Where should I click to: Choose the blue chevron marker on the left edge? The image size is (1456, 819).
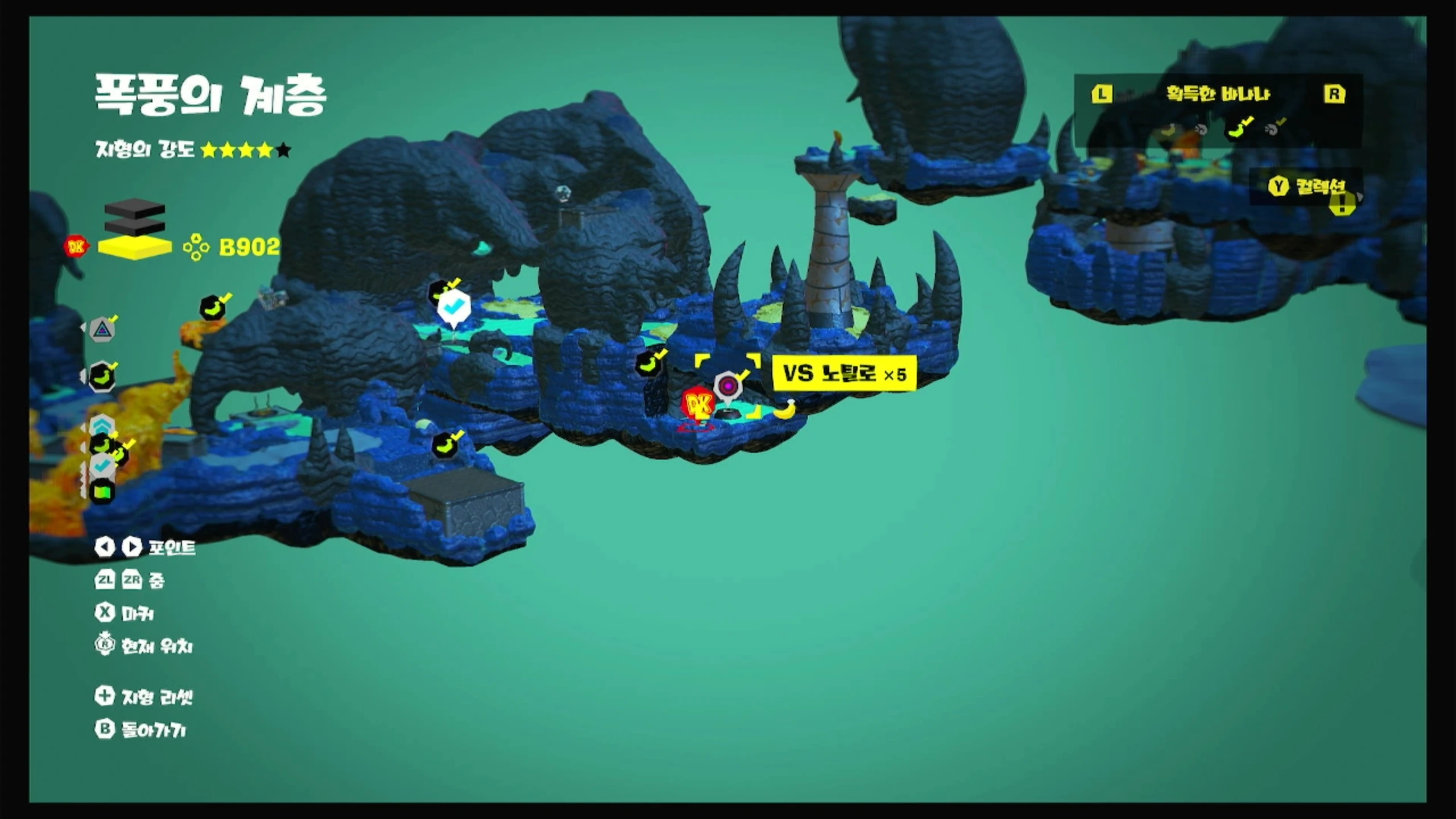102,424
